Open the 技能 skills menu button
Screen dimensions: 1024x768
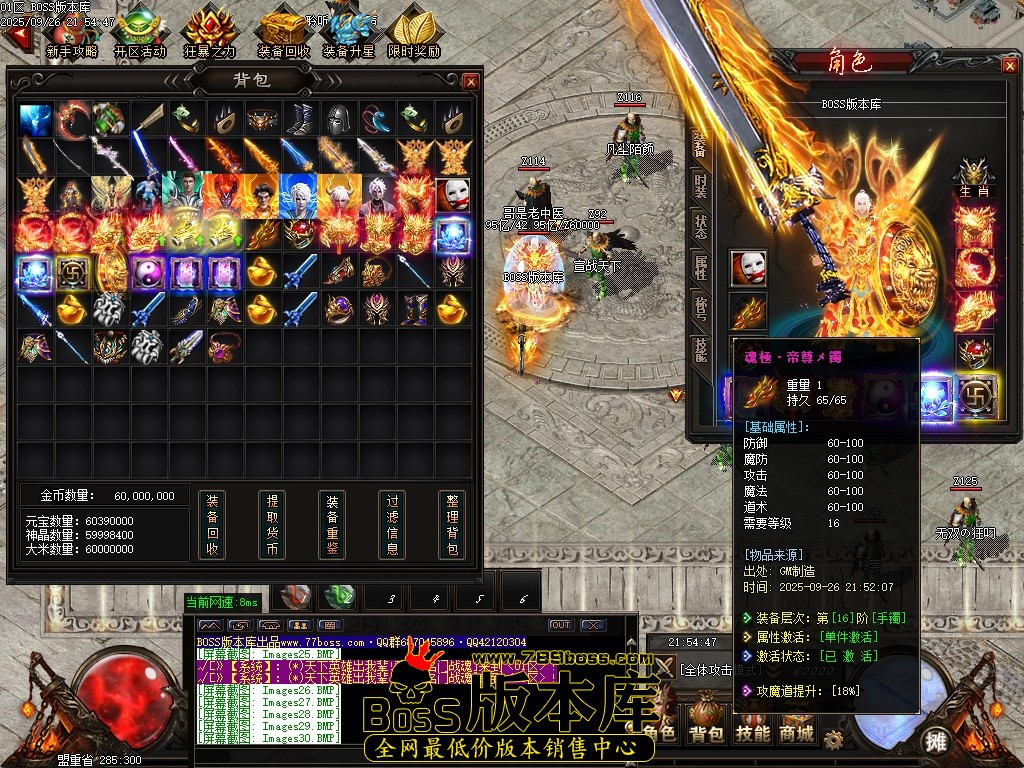click(x=752, y=733)
